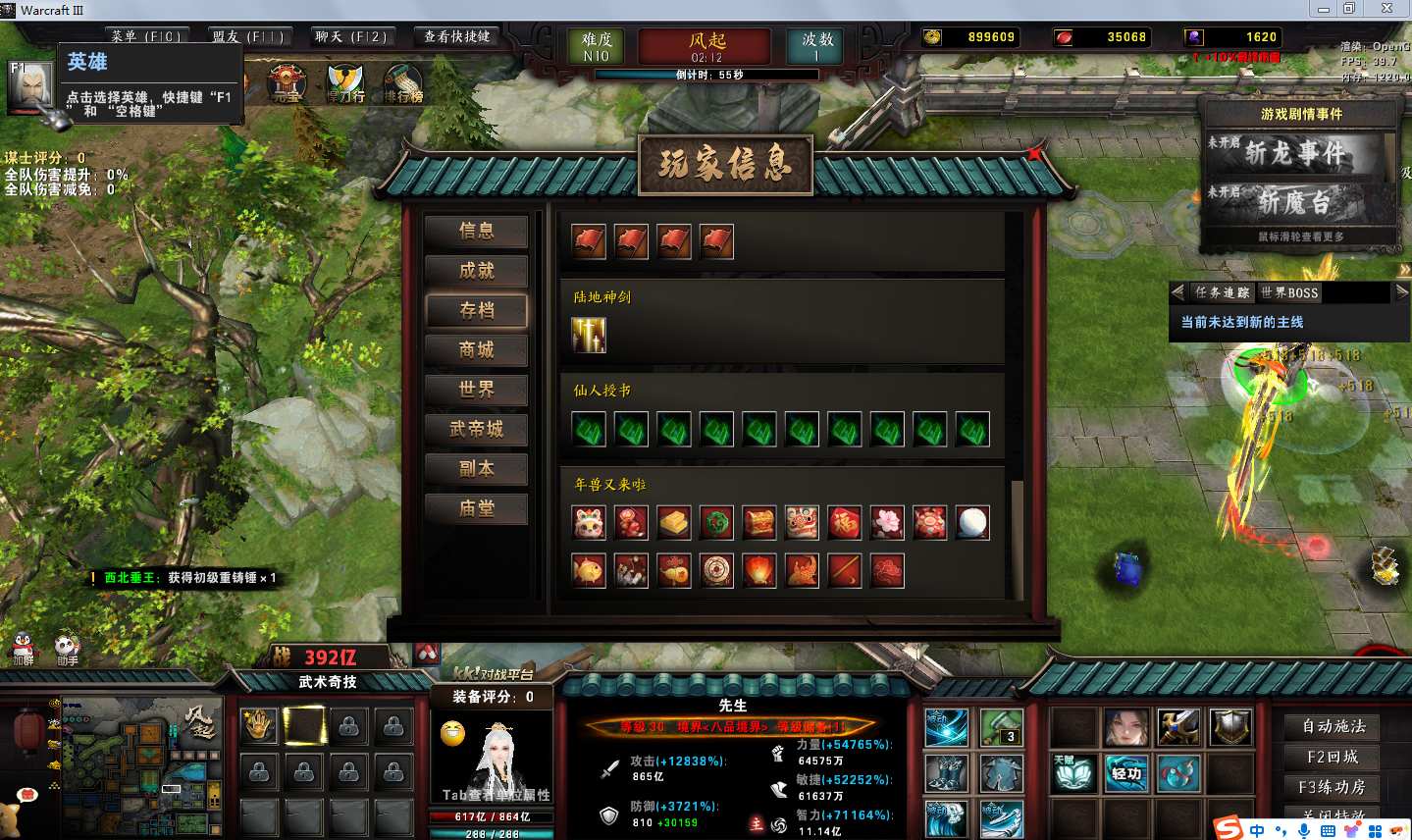Open the 菜单 (F10) menu

pyautogui.click(x=145, y=37)
